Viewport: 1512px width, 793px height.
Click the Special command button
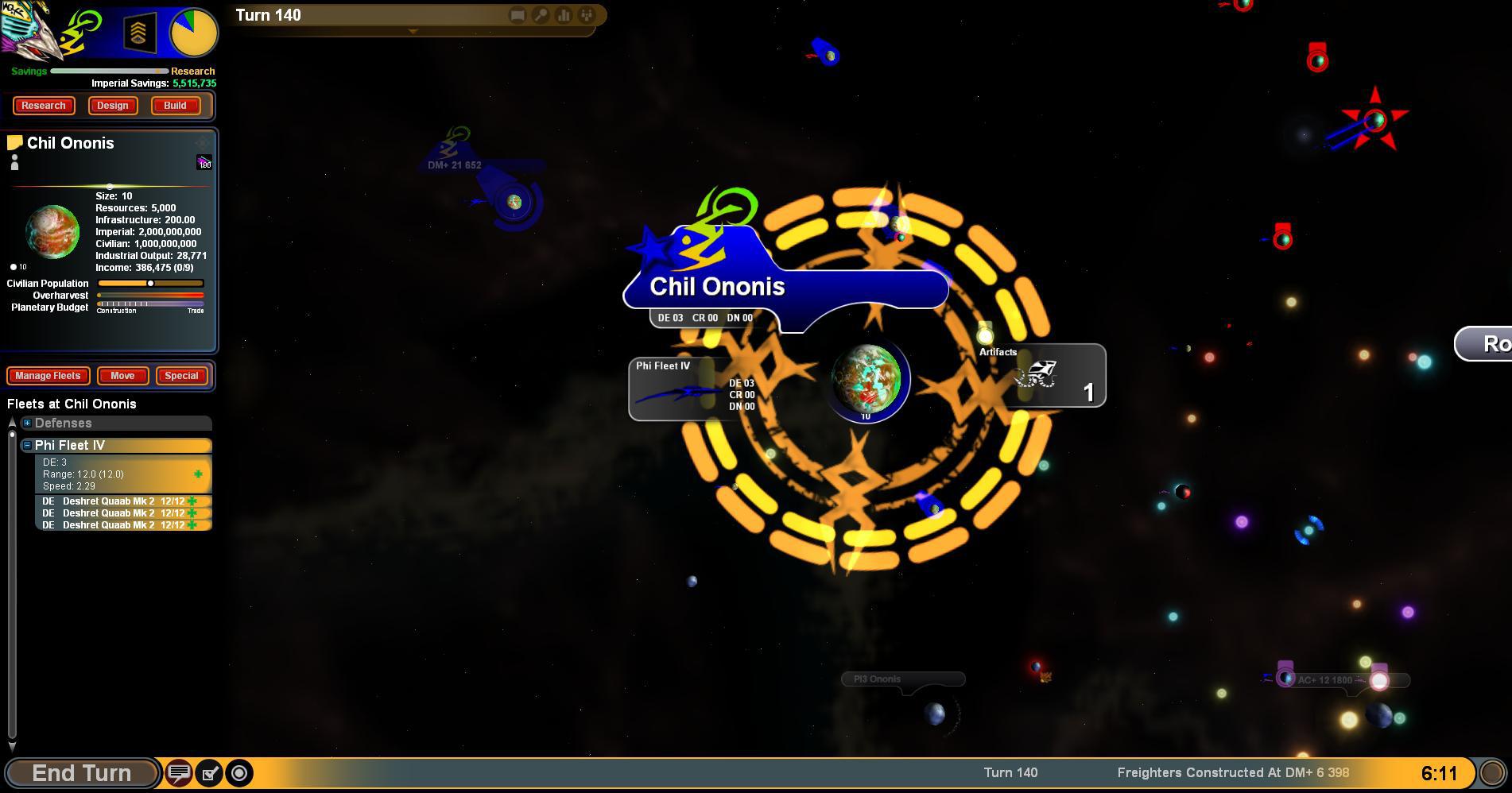[x=181, y=376]
